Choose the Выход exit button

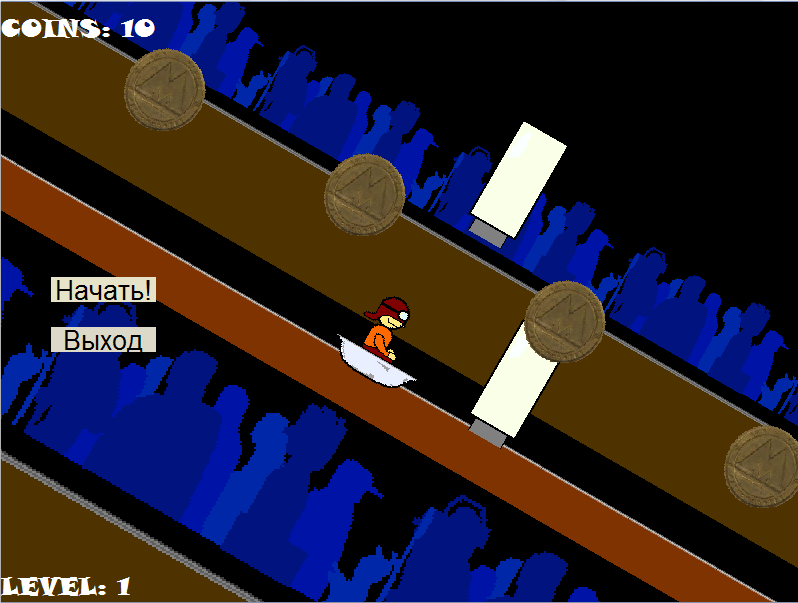coord(103,340)
